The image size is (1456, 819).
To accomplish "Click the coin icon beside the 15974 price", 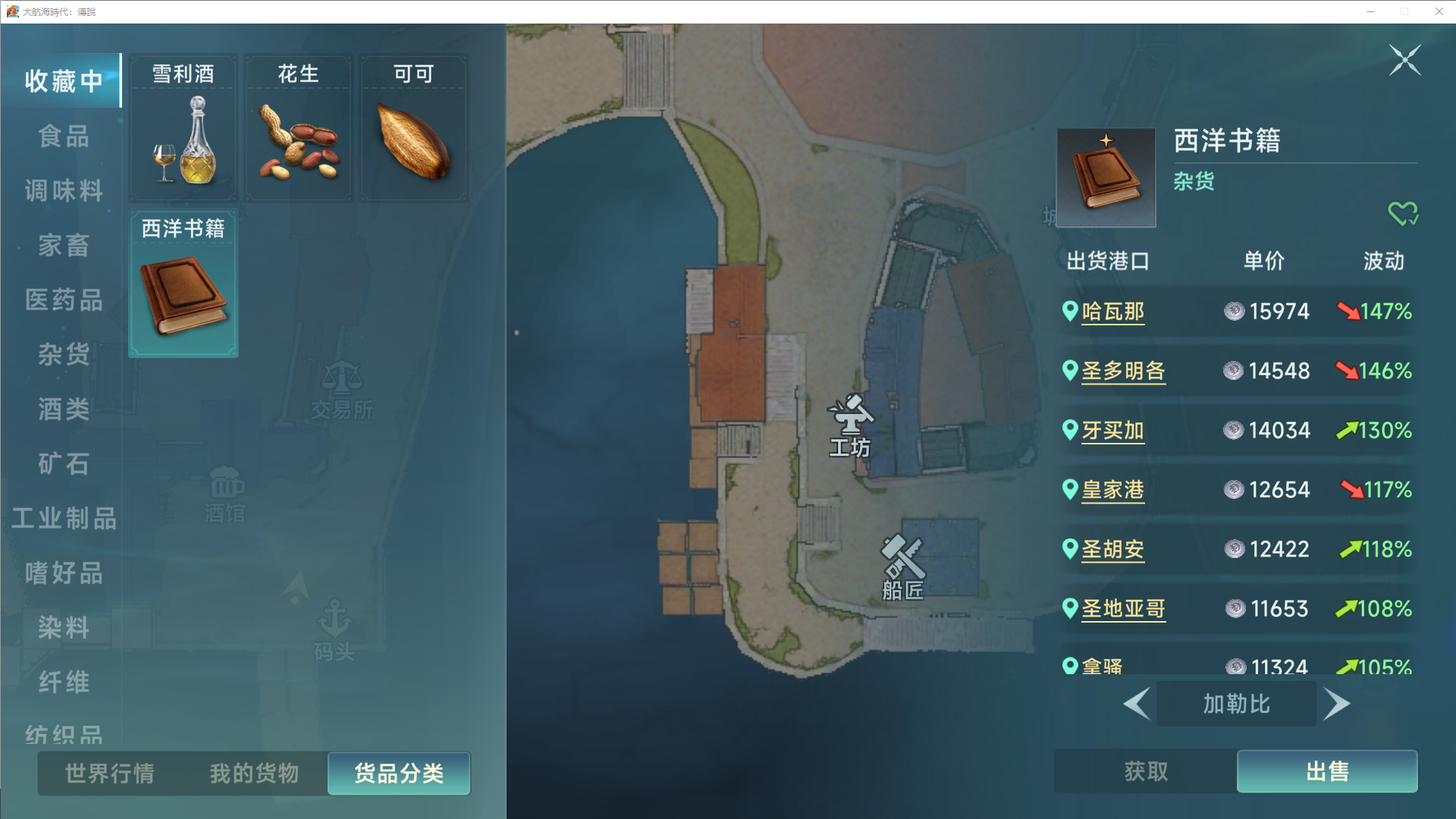I will point(1236,312).
